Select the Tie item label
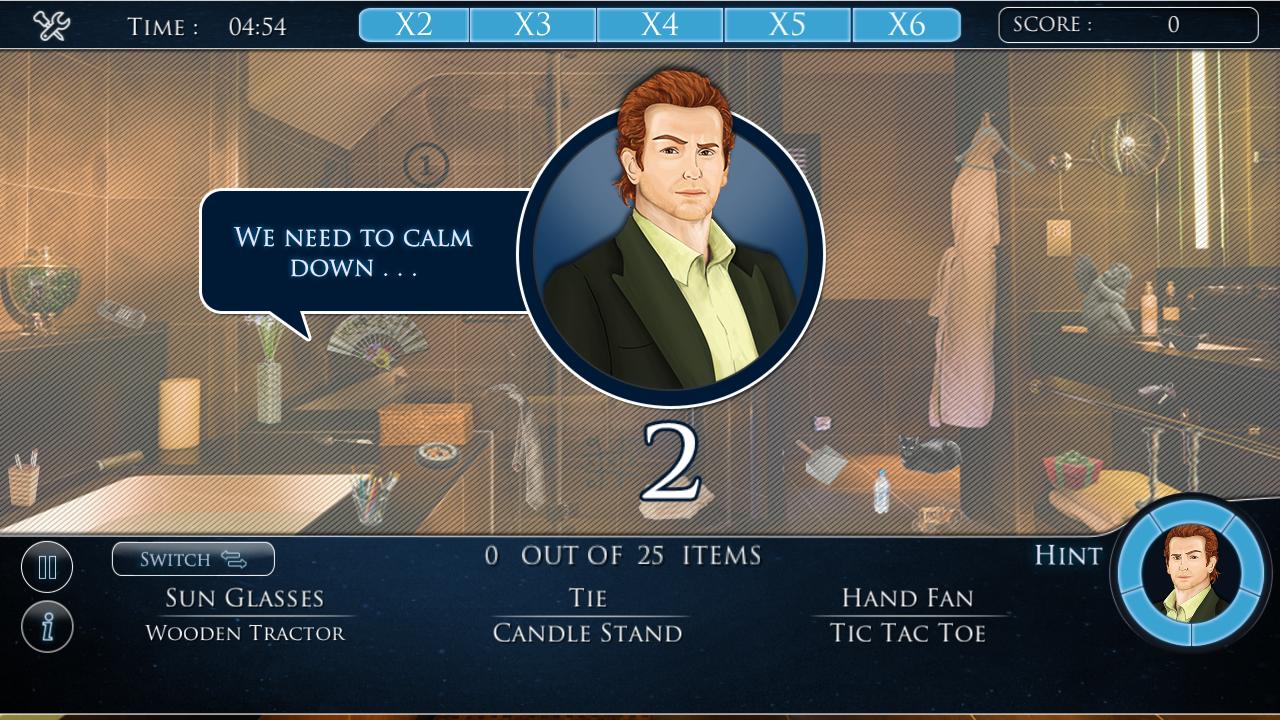The width and height of the screenshot is (1280, 720). 588,597
